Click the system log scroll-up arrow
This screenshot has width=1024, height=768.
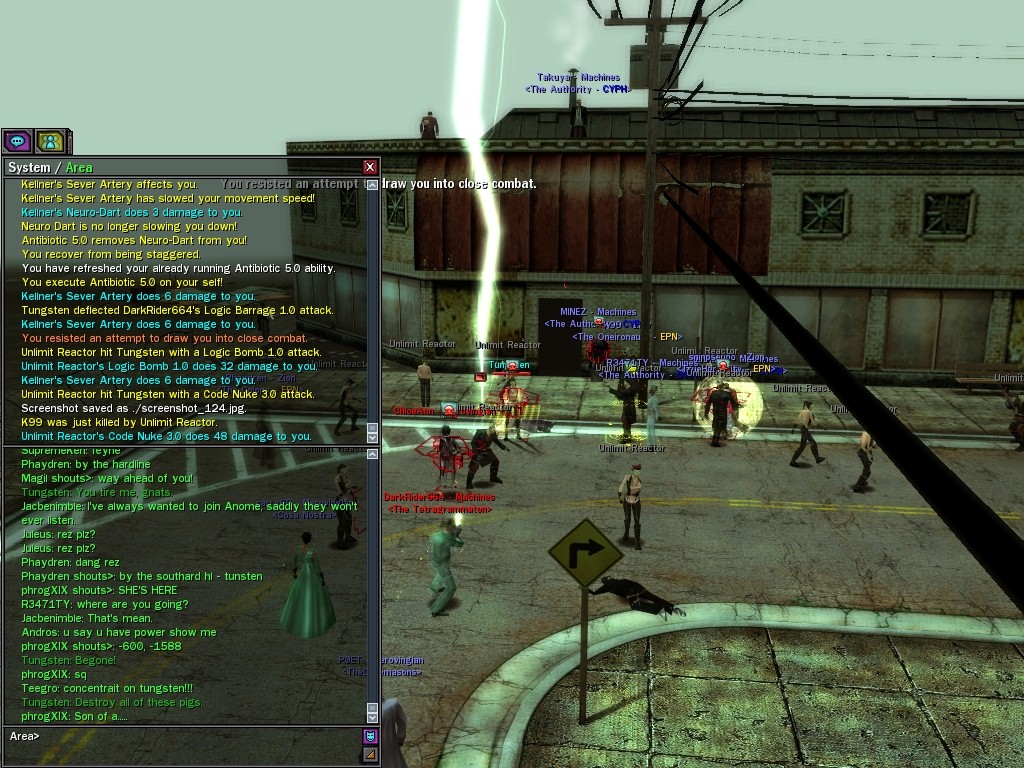[373, 185]
